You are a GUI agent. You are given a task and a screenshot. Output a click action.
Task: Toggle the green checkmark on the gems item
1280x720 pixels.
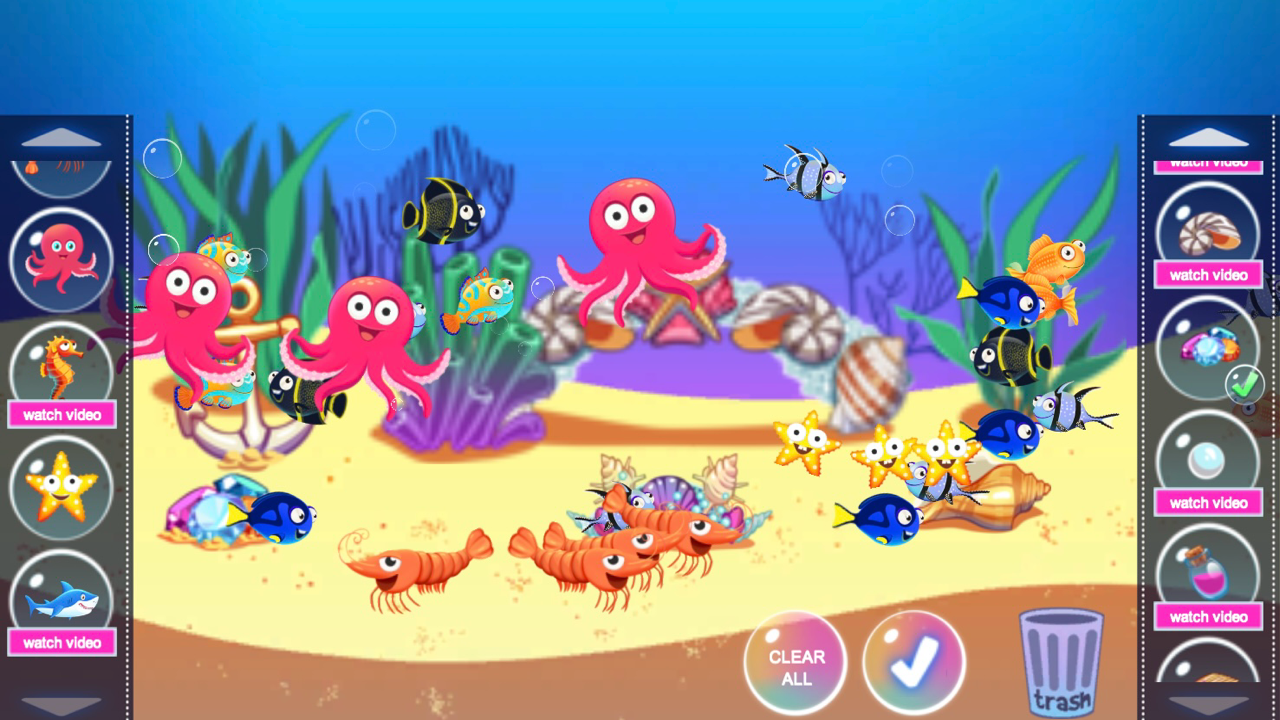pos(1245,382)
